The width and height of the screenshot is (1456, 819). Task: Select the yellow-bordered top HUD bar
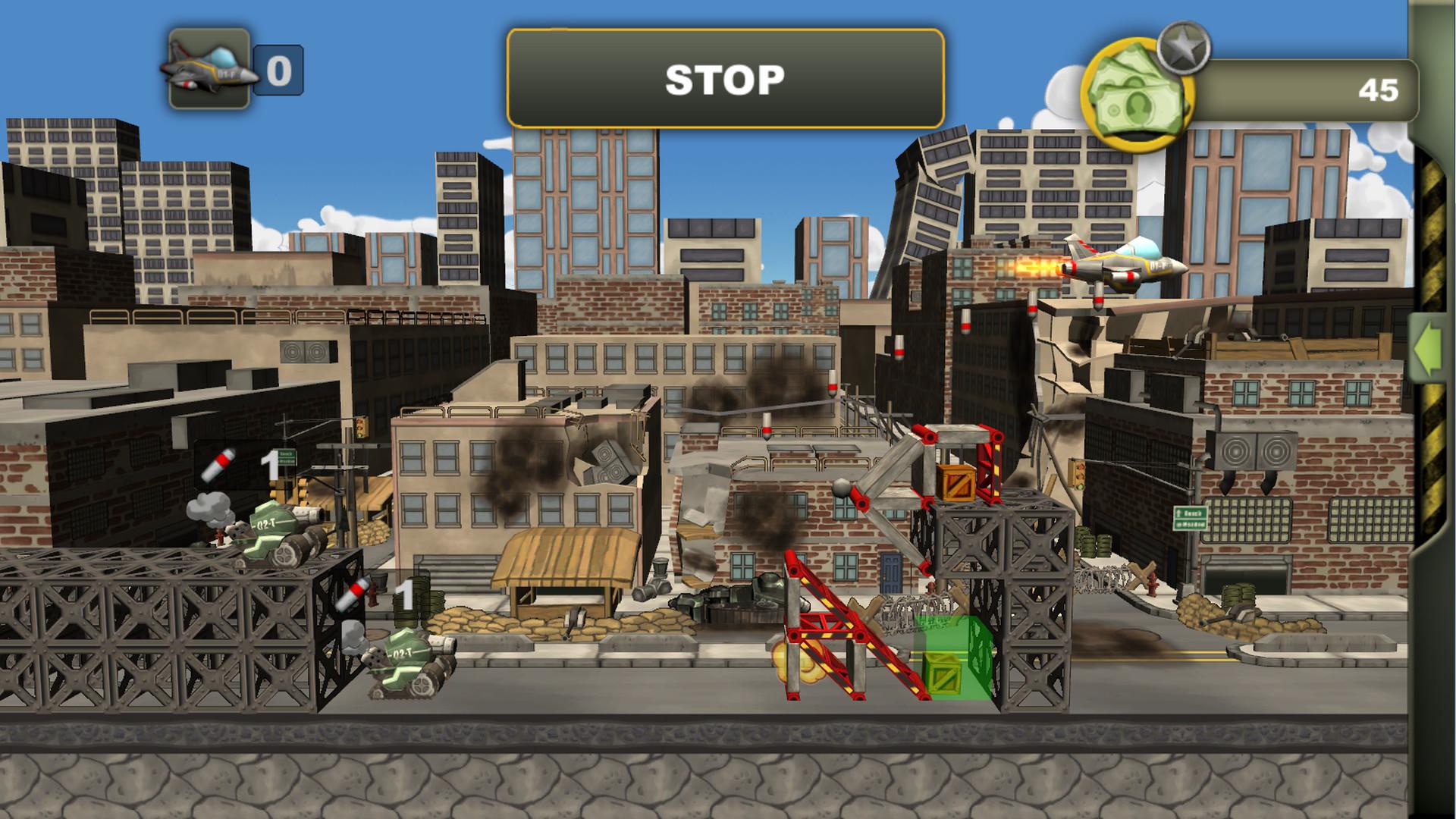pos(724,77)
